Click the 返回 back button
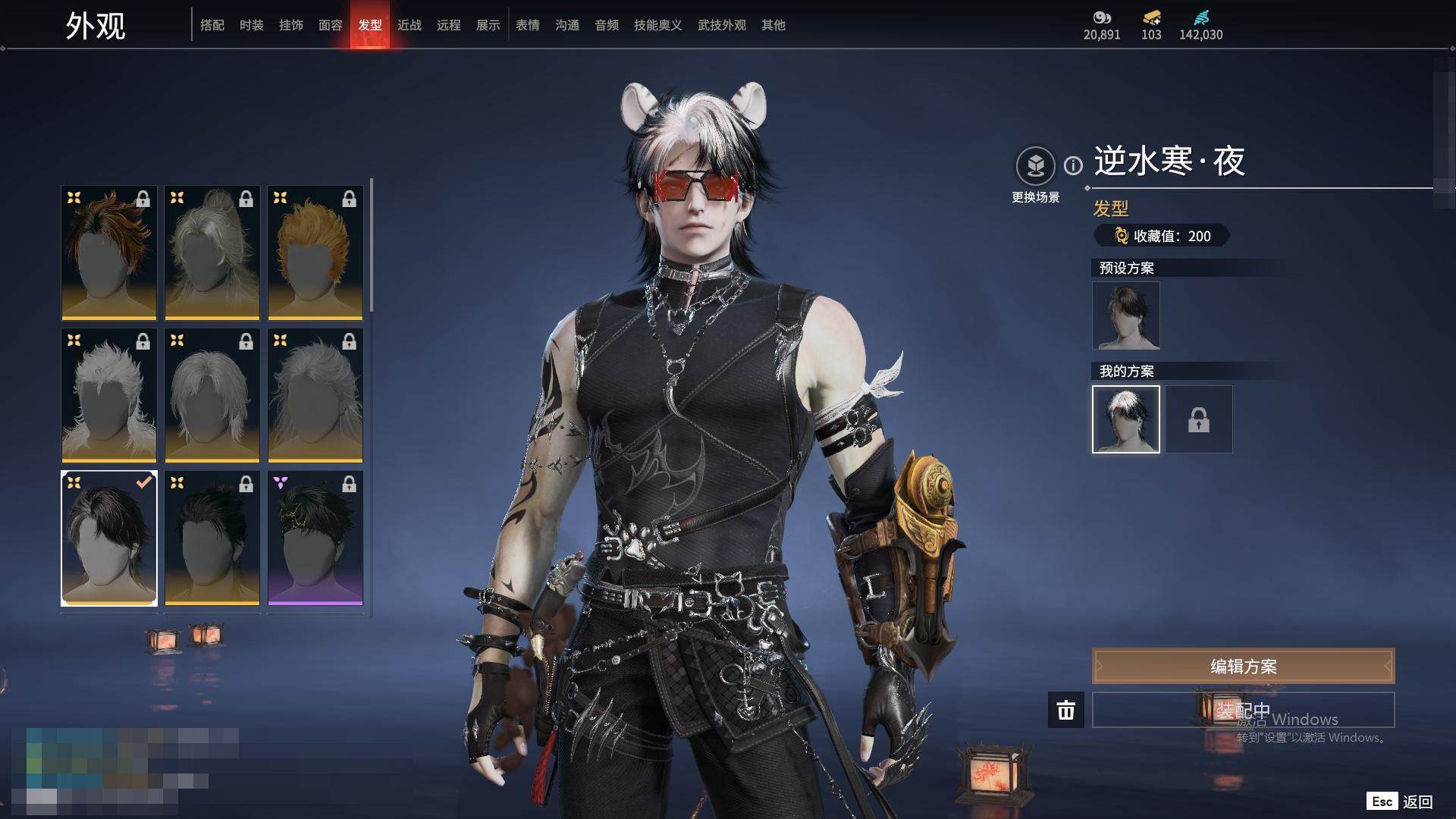 pos(1417,802)
